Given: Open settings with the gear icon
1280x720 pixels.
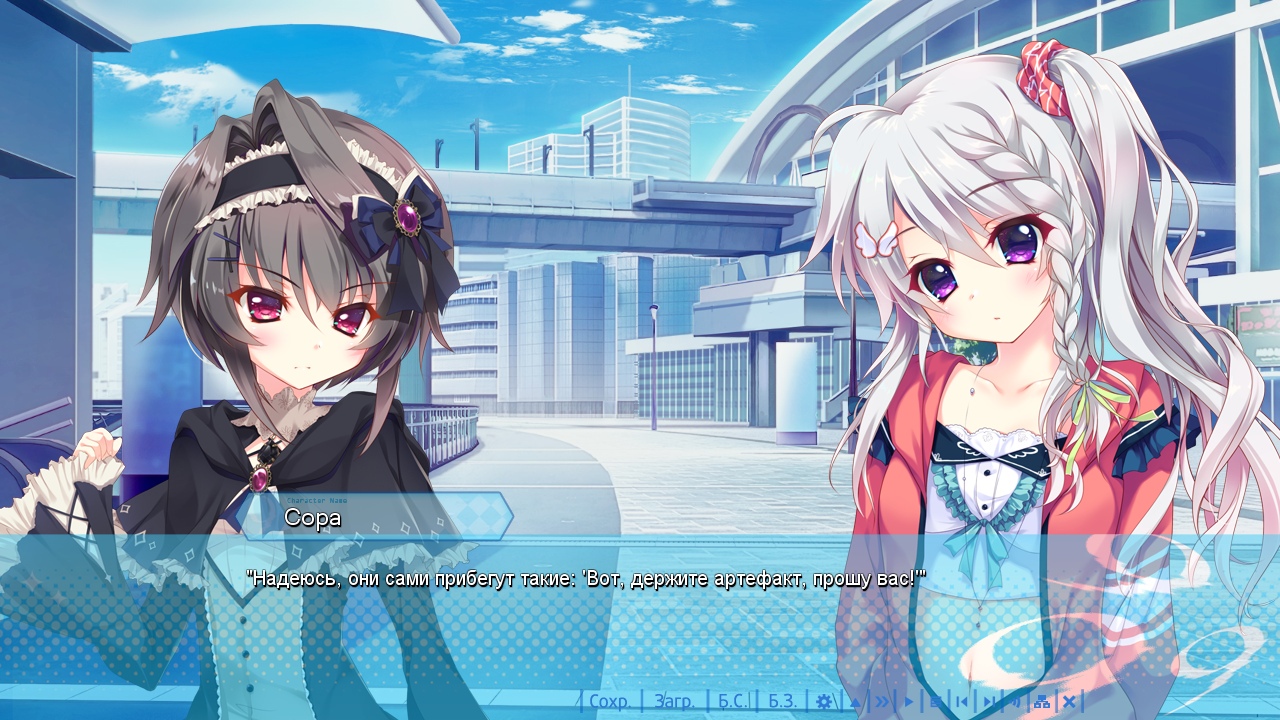Looking at the screenshot, I should 824,701.
